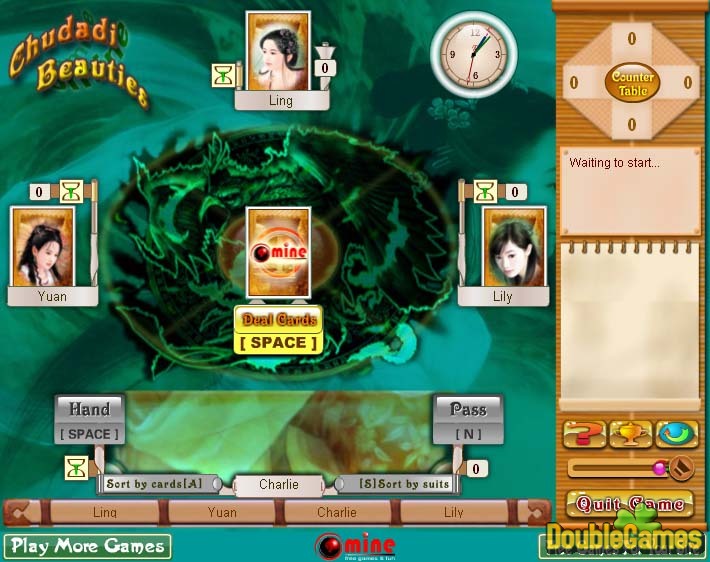Sort hand by cards
The height and width of the screenshot is (562, 710).
[154, 484]
